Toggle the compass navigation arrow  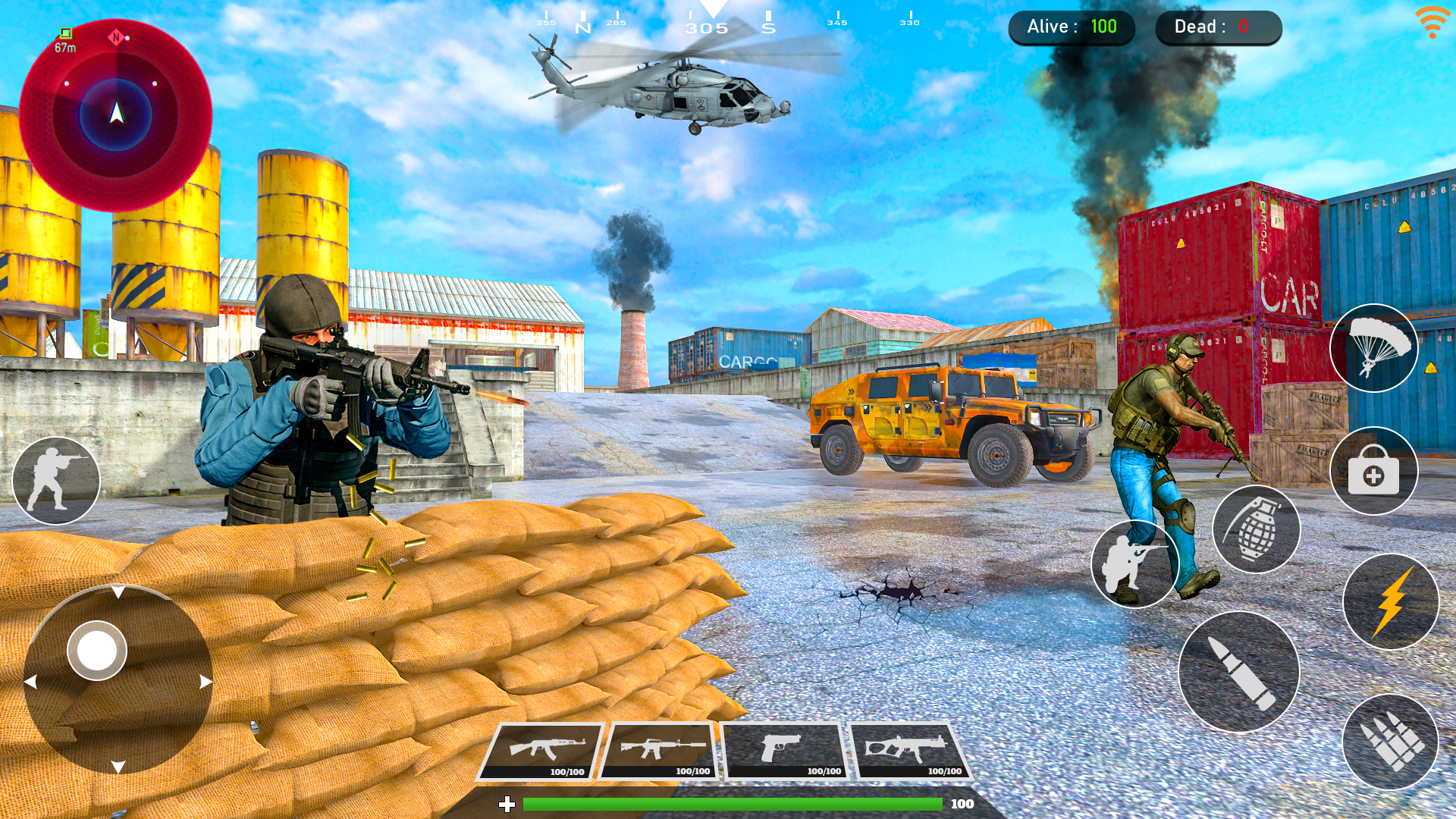pyautogui.click(x=115, y=114)
